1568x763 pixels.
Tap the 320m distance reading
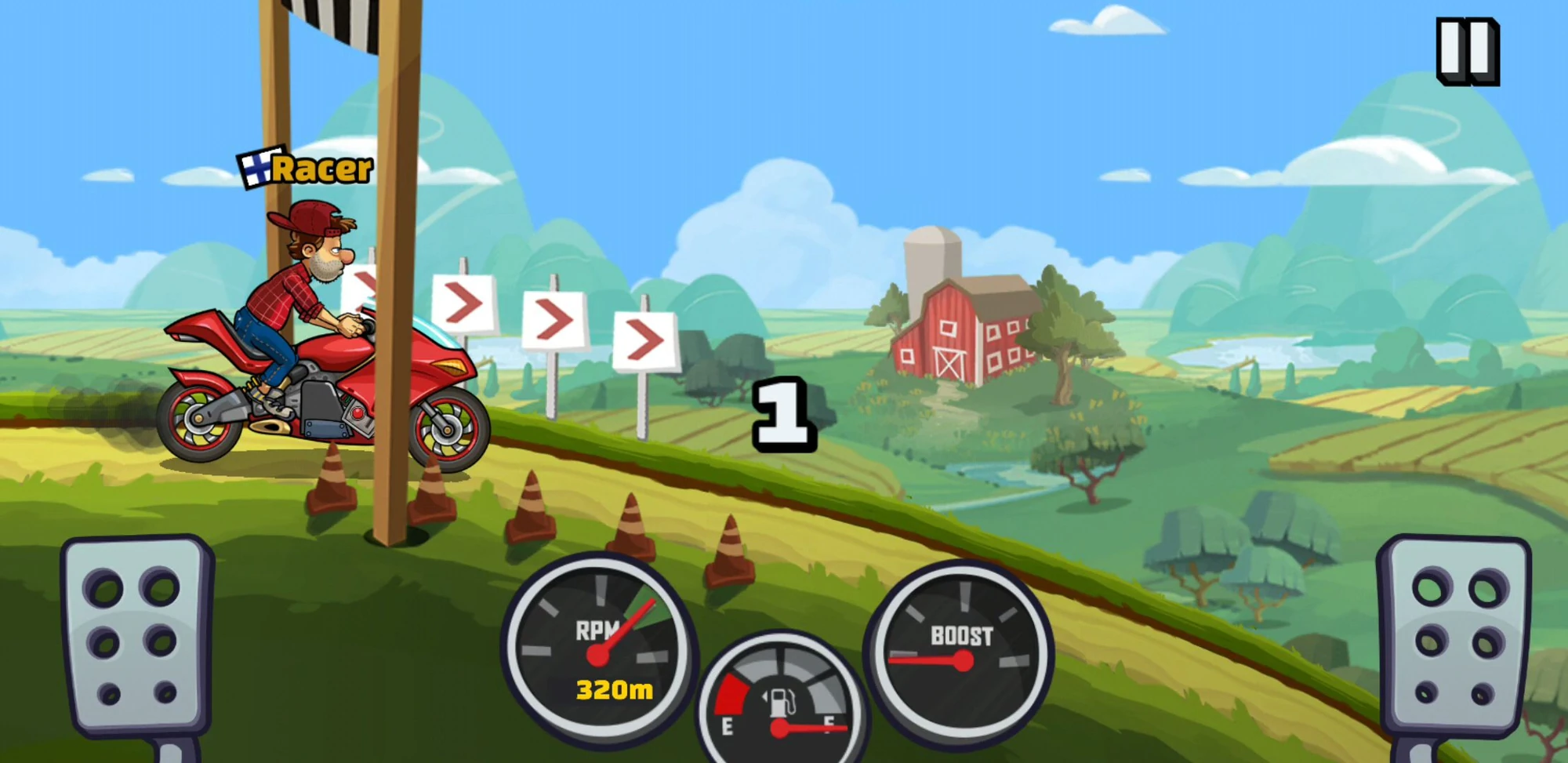point(614,690)
